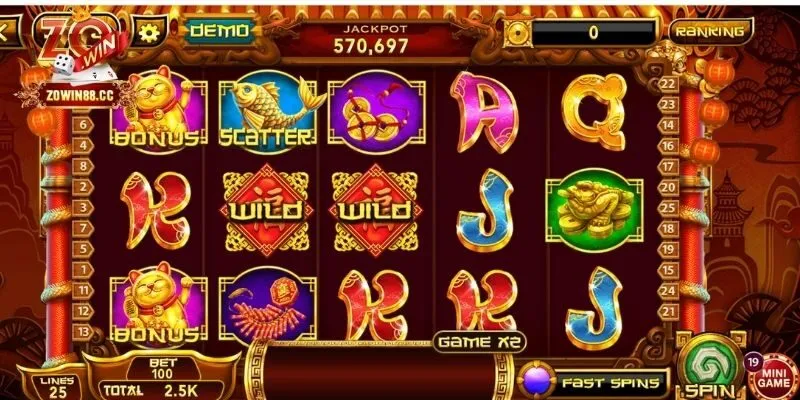This screenshot has width=800, height=400.
Task: Hit the green SPIN button
Action: [x=711, y=369]
